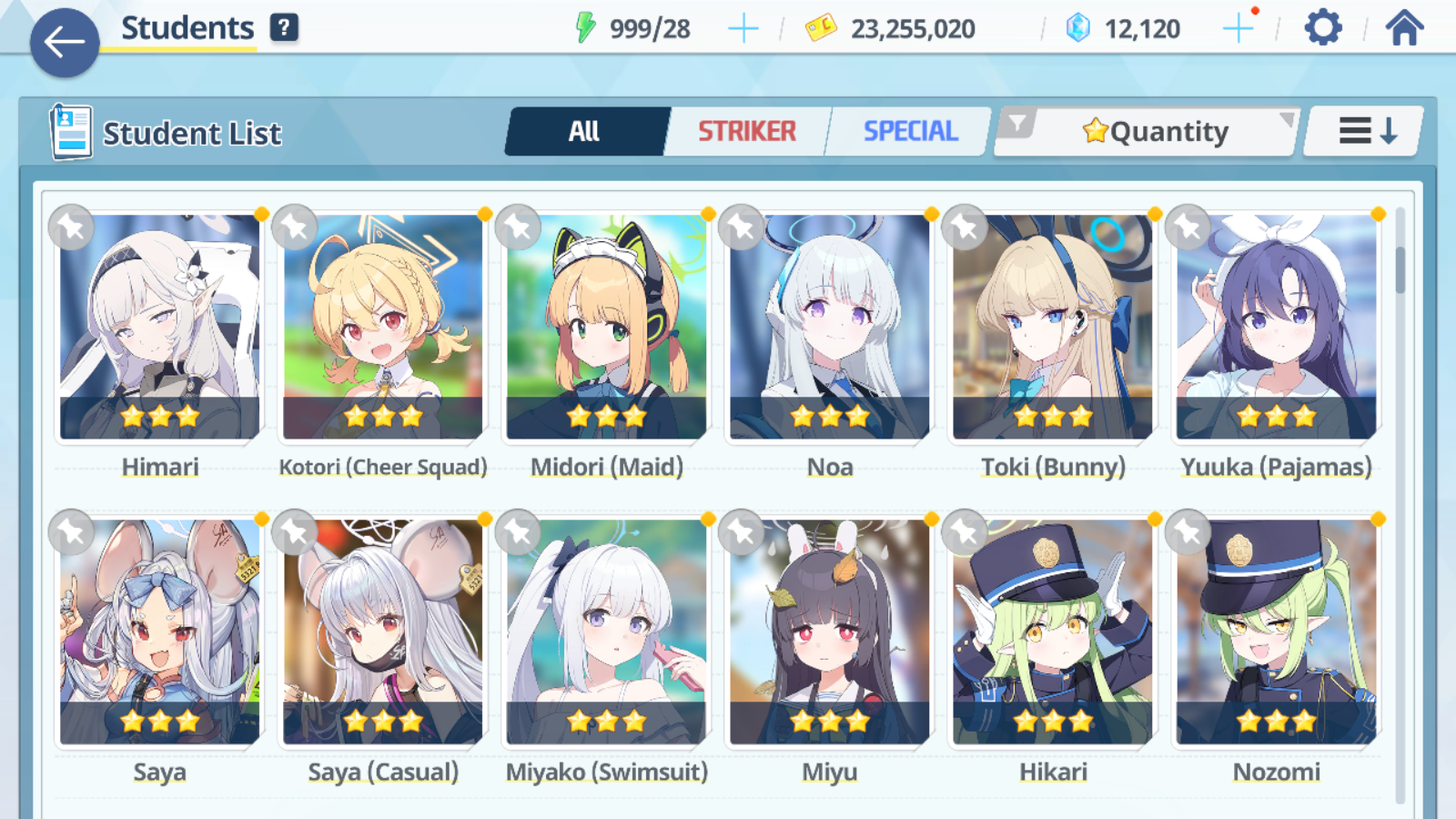Switch to the All students tab
This screenshot has width=1456, height=819.
click(584, 132)
